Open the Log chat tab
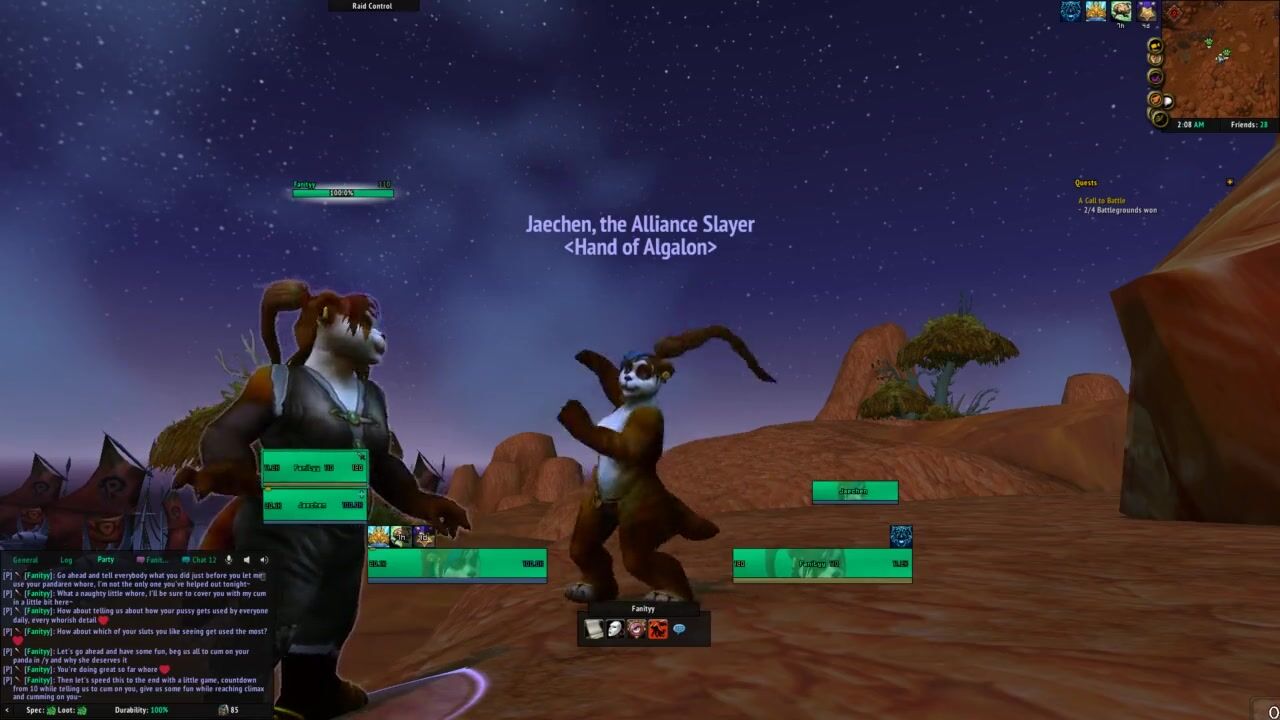The height and width of the screenshot is (720, 1280). click(66, 560)
